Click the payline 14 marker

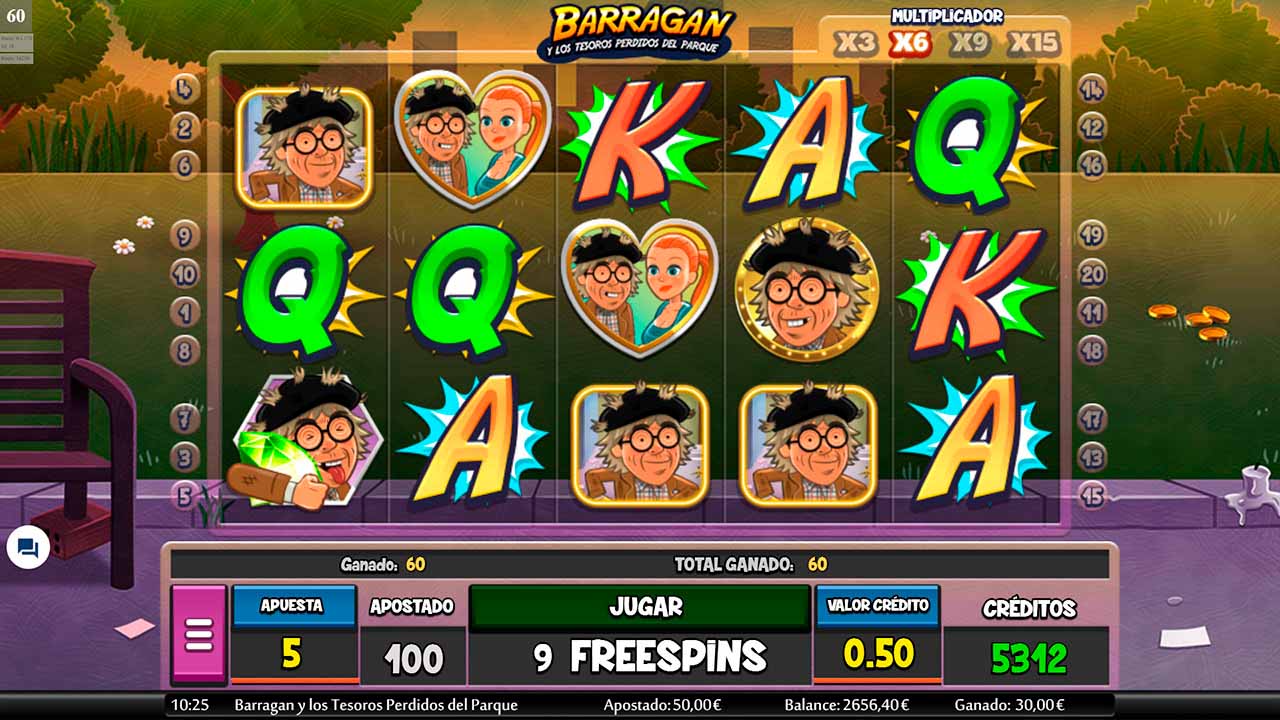point(1092,89)
